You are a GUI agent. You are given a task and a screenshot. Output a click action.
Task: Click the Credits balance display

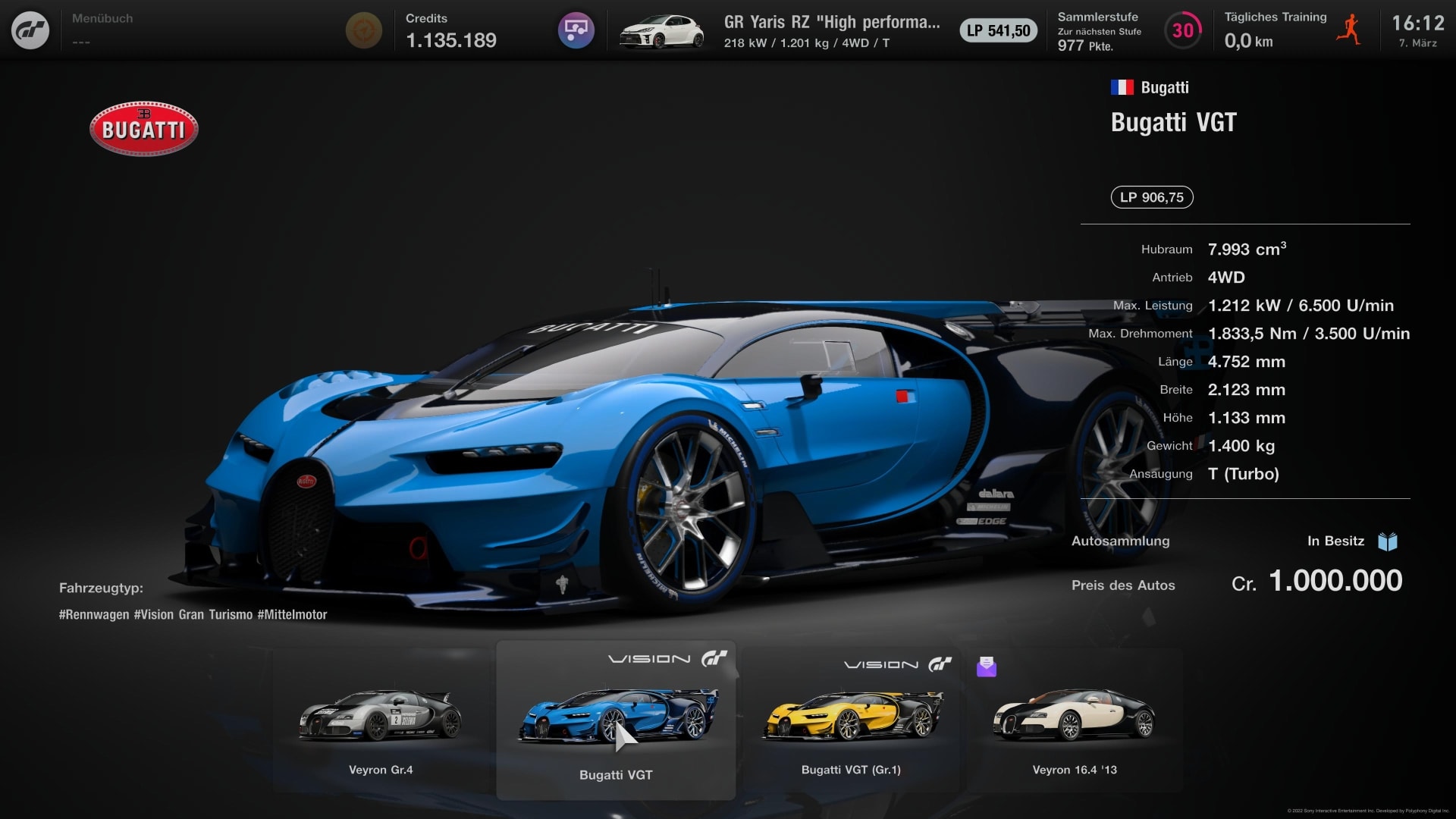coord(450,30)
